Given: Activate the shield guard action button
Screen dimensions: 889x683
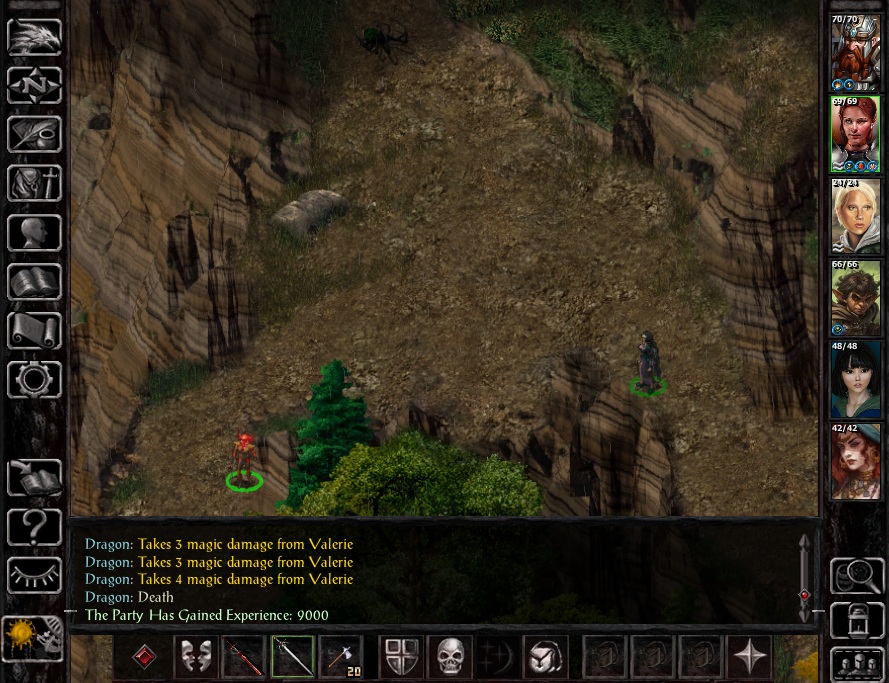Looking at the screenshot, I should 400,657.
